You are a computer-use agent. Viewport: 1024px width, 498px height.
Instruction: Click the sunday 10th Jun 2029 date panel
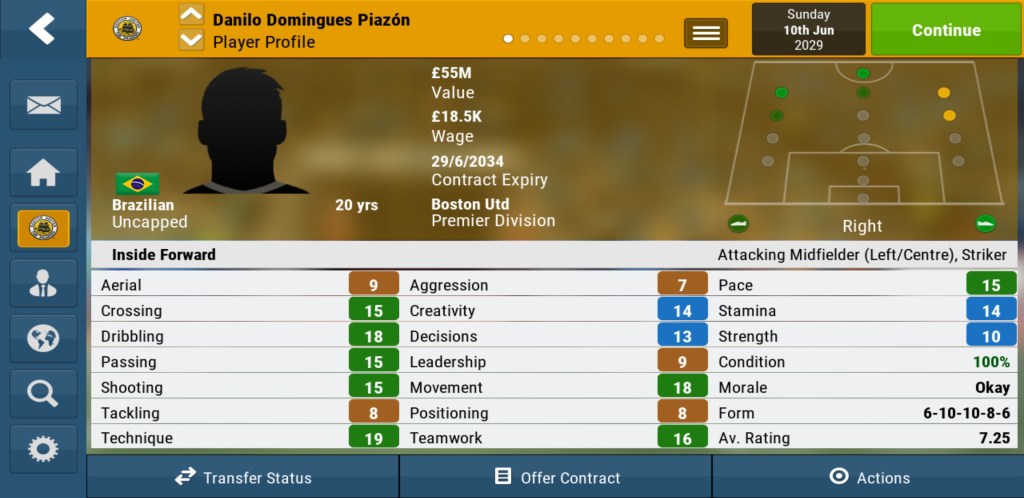click(x=808, y=29)
